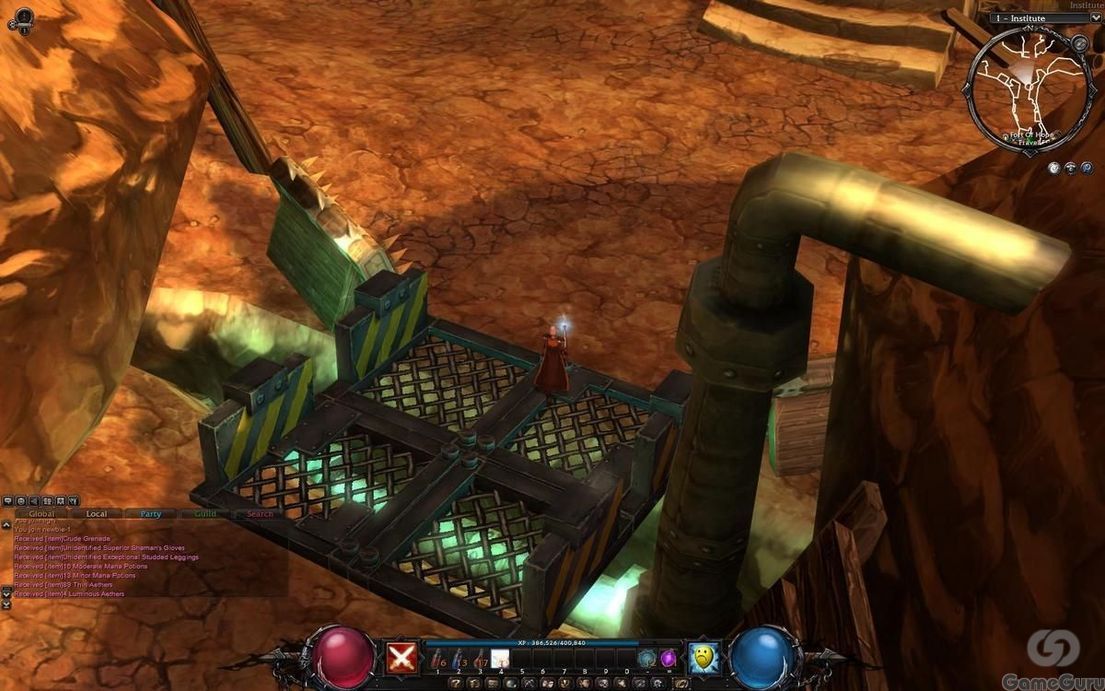
Task: Use the potion in hotbar slot 2
Action: 459,658
